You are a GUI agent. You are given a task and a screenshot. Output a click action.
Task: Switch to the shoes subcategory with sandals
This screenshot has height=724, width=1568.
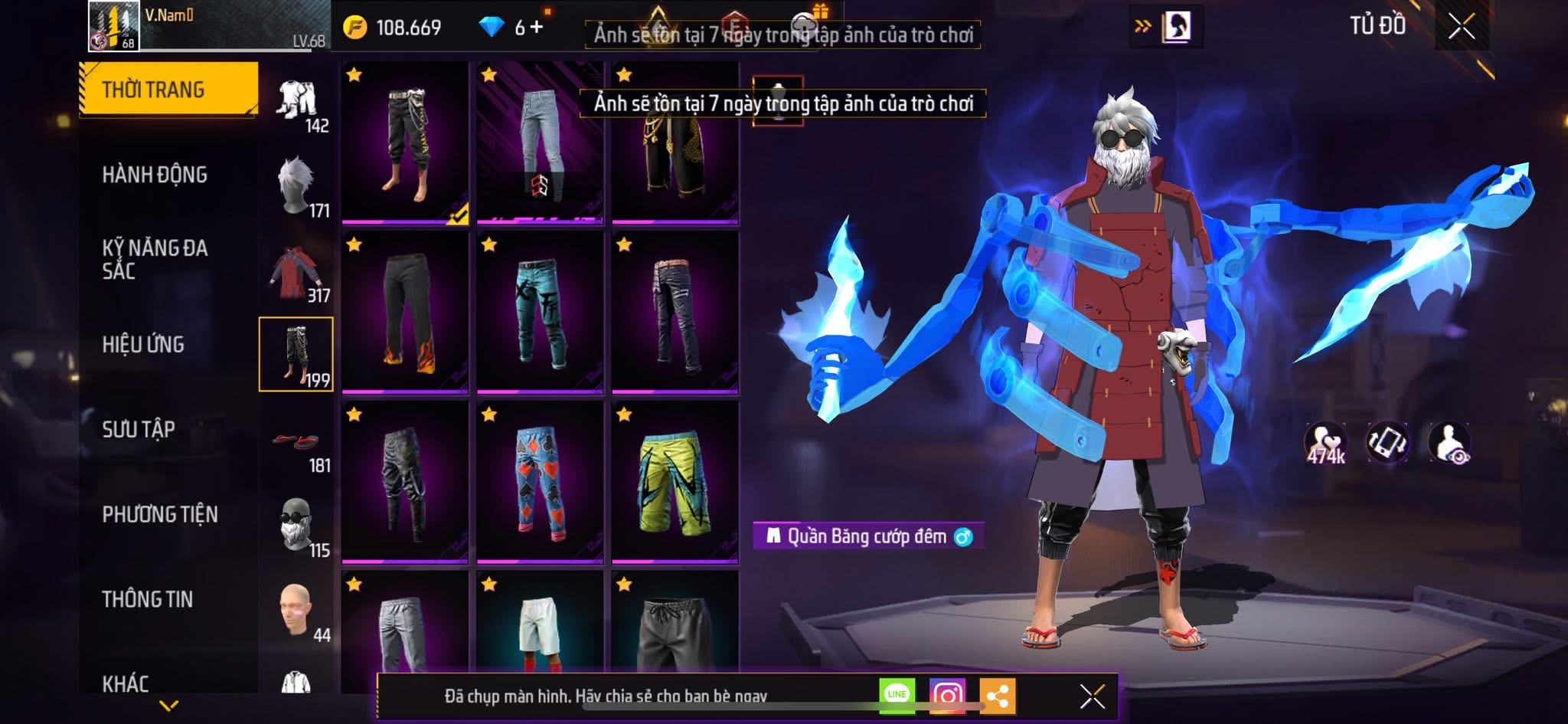(x=296, y=443)
